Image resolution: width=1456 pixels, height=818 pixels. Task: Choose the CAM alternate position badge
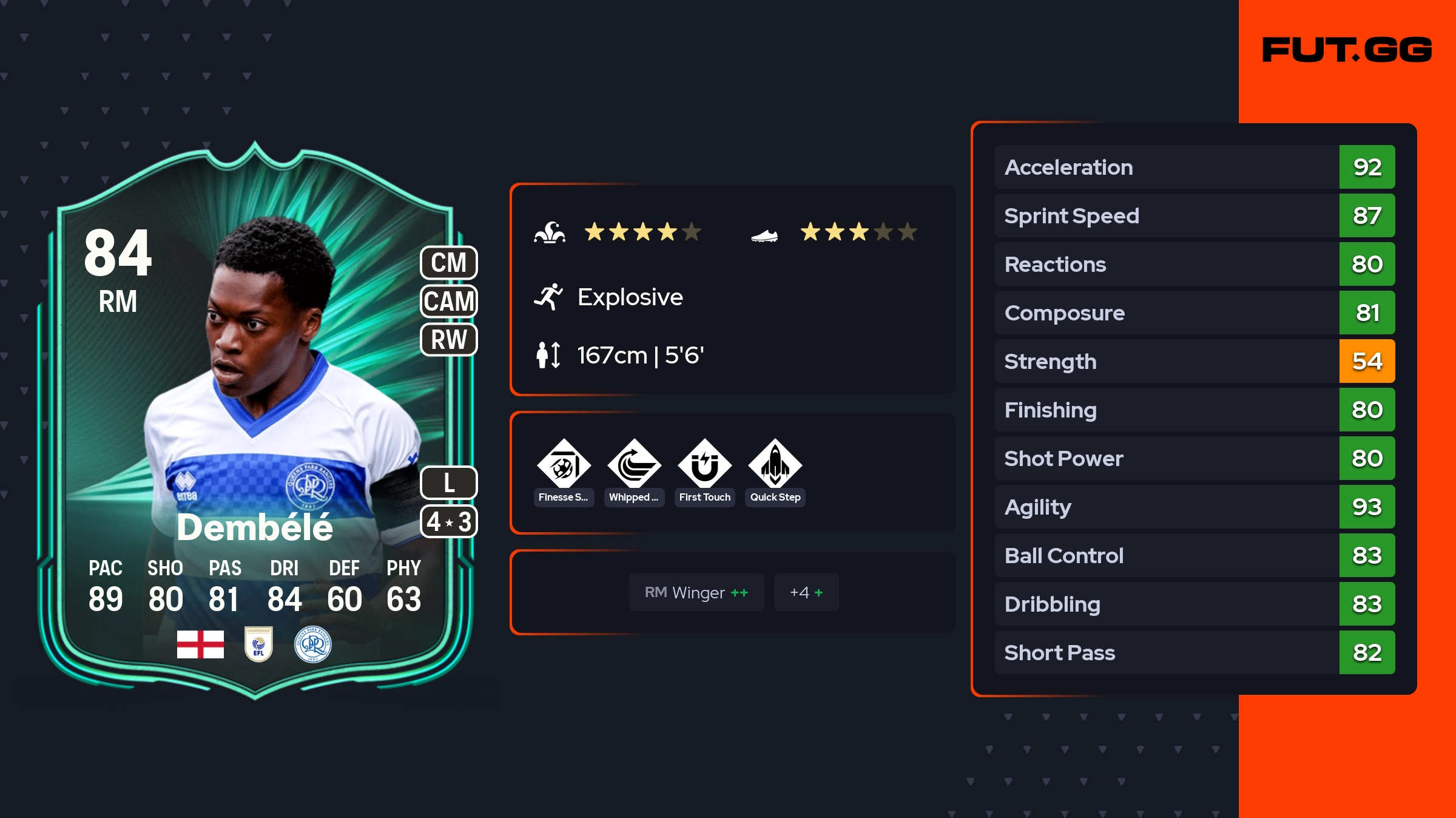point(449,301)
